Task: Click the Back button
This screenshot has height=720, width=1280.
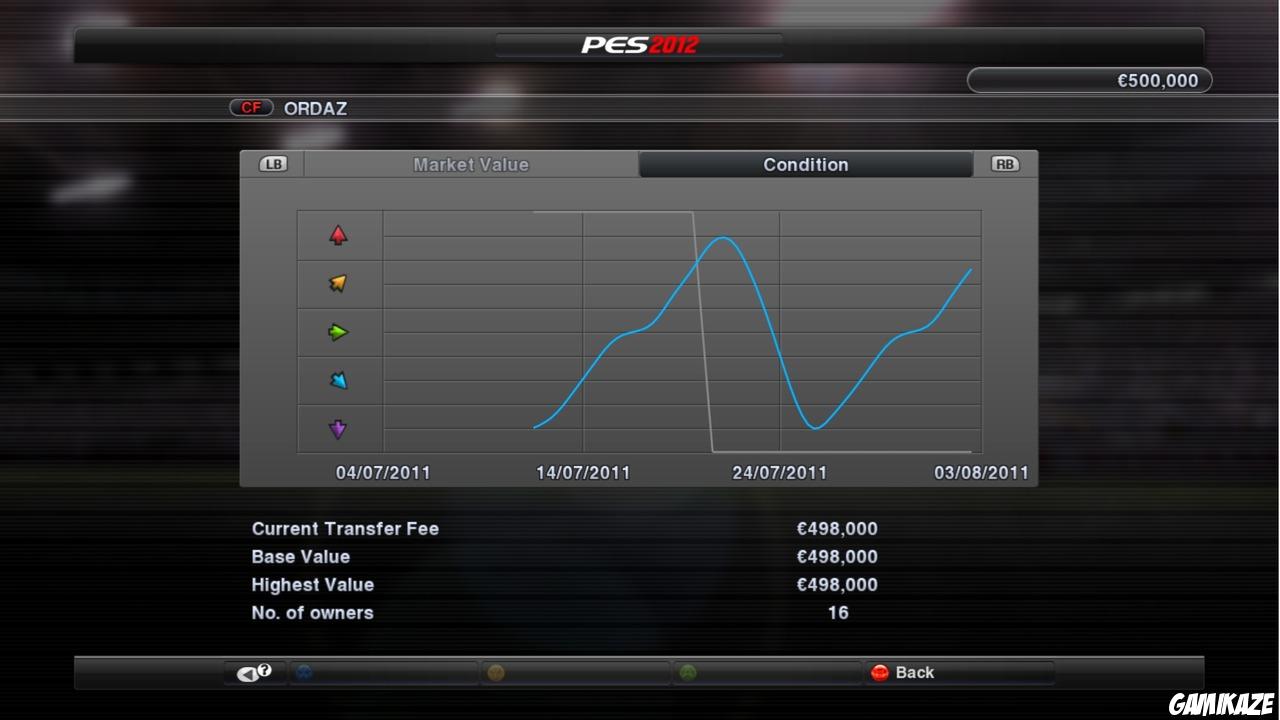Action: (915, 672)
